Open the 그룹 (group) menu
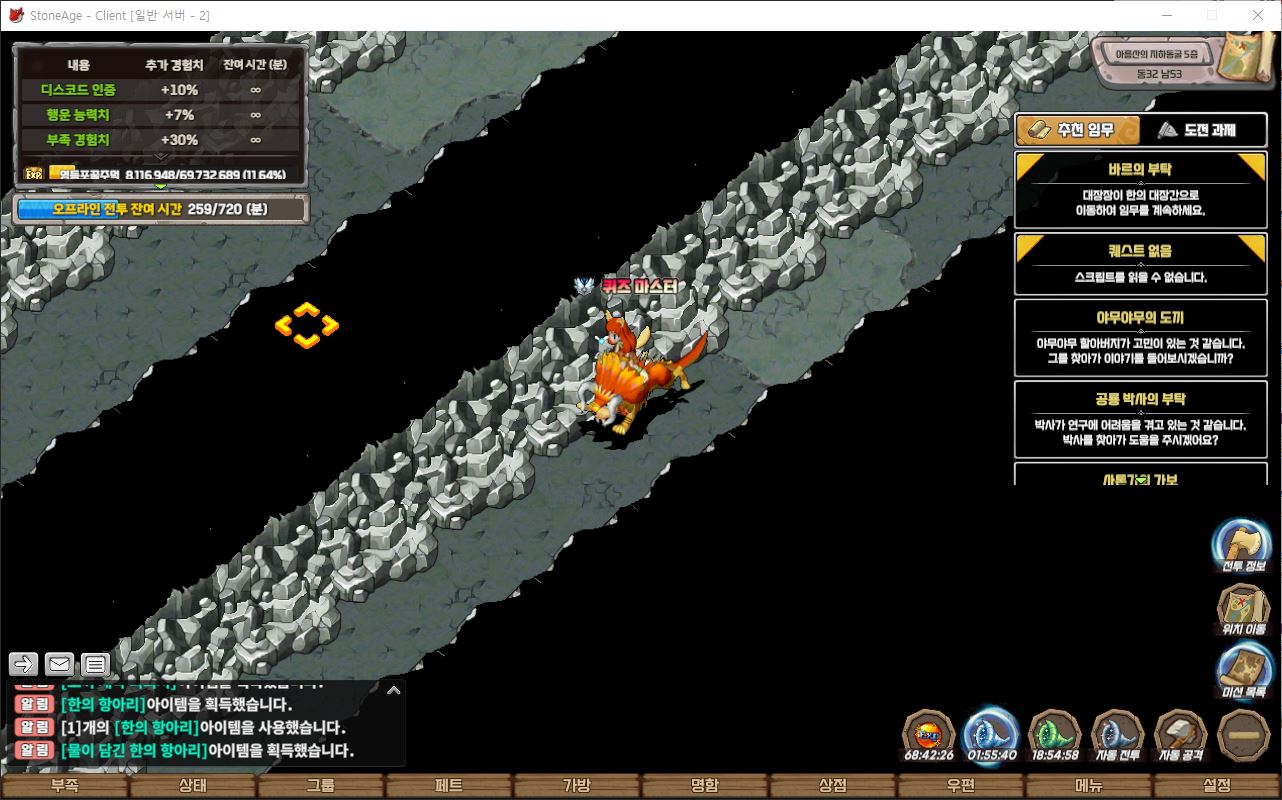 coord(320,786)
